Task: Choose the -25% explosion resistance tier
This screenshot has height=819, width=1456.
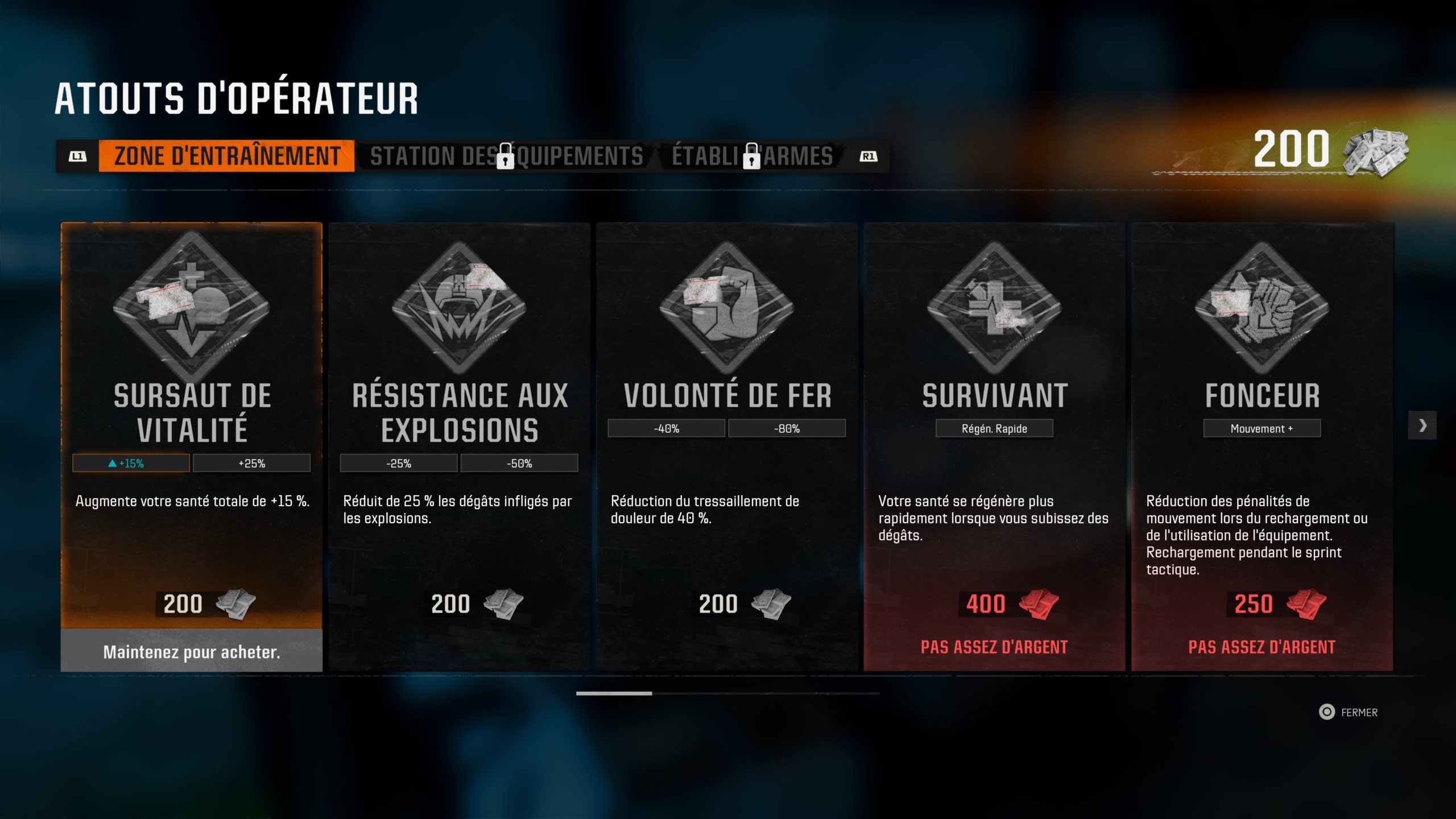Action: coord(398,464)
